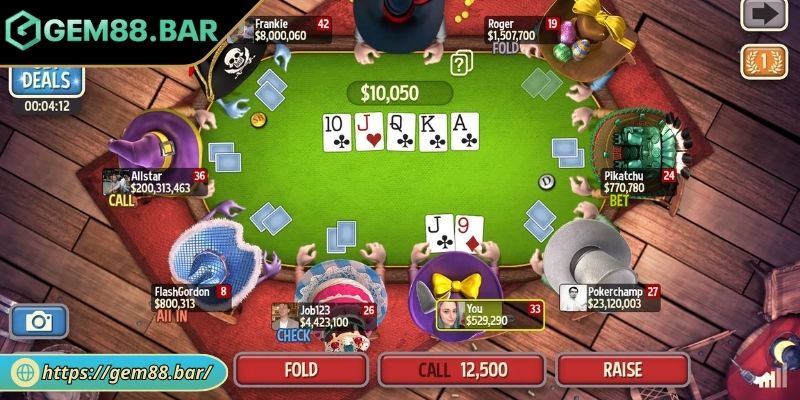Tap the arrow button at top right
Image resolution: width=800 pixels, height=400 pixels.
[763, 15]
